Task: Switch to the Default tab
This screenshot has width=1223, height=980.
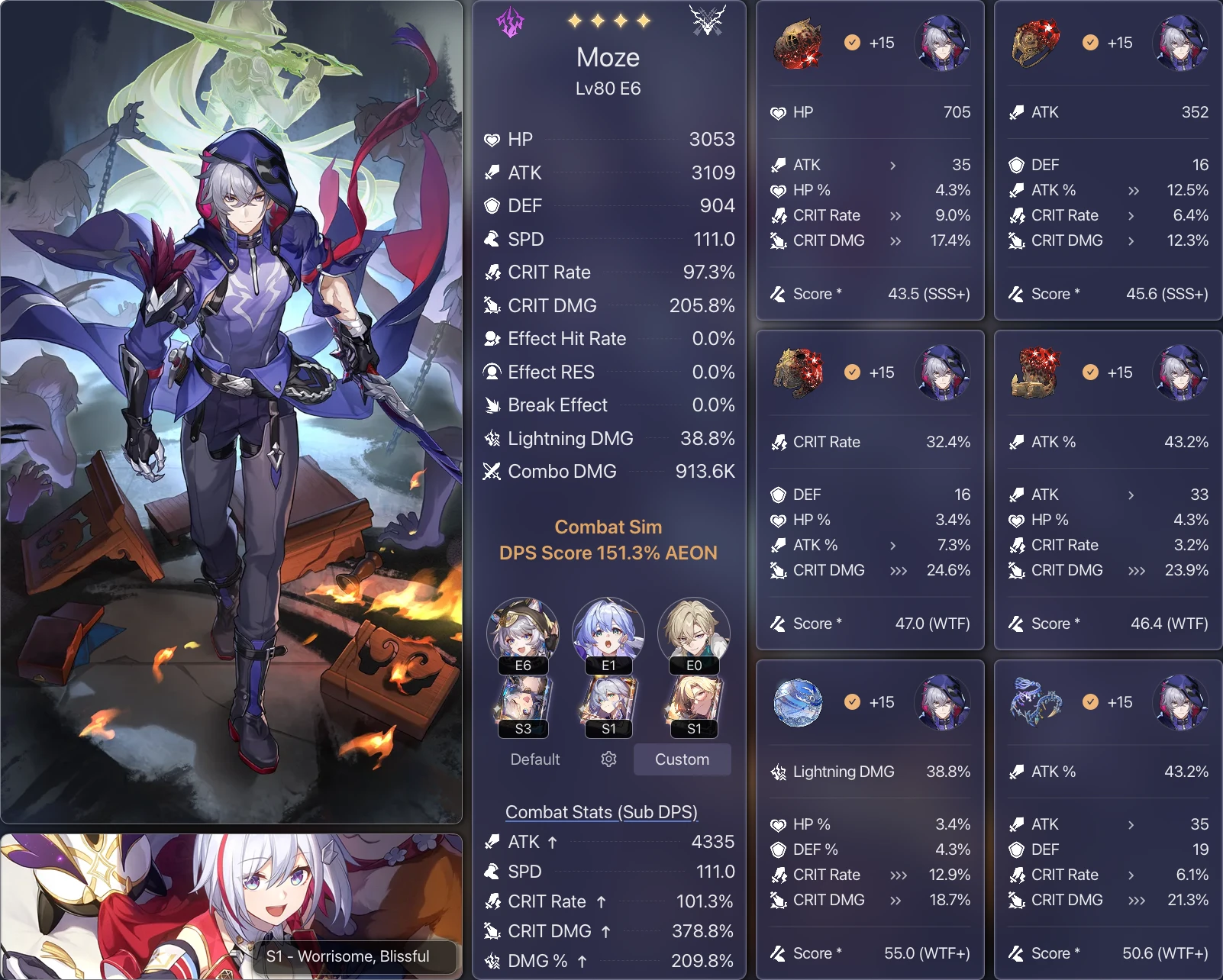Action: (534, 759)
